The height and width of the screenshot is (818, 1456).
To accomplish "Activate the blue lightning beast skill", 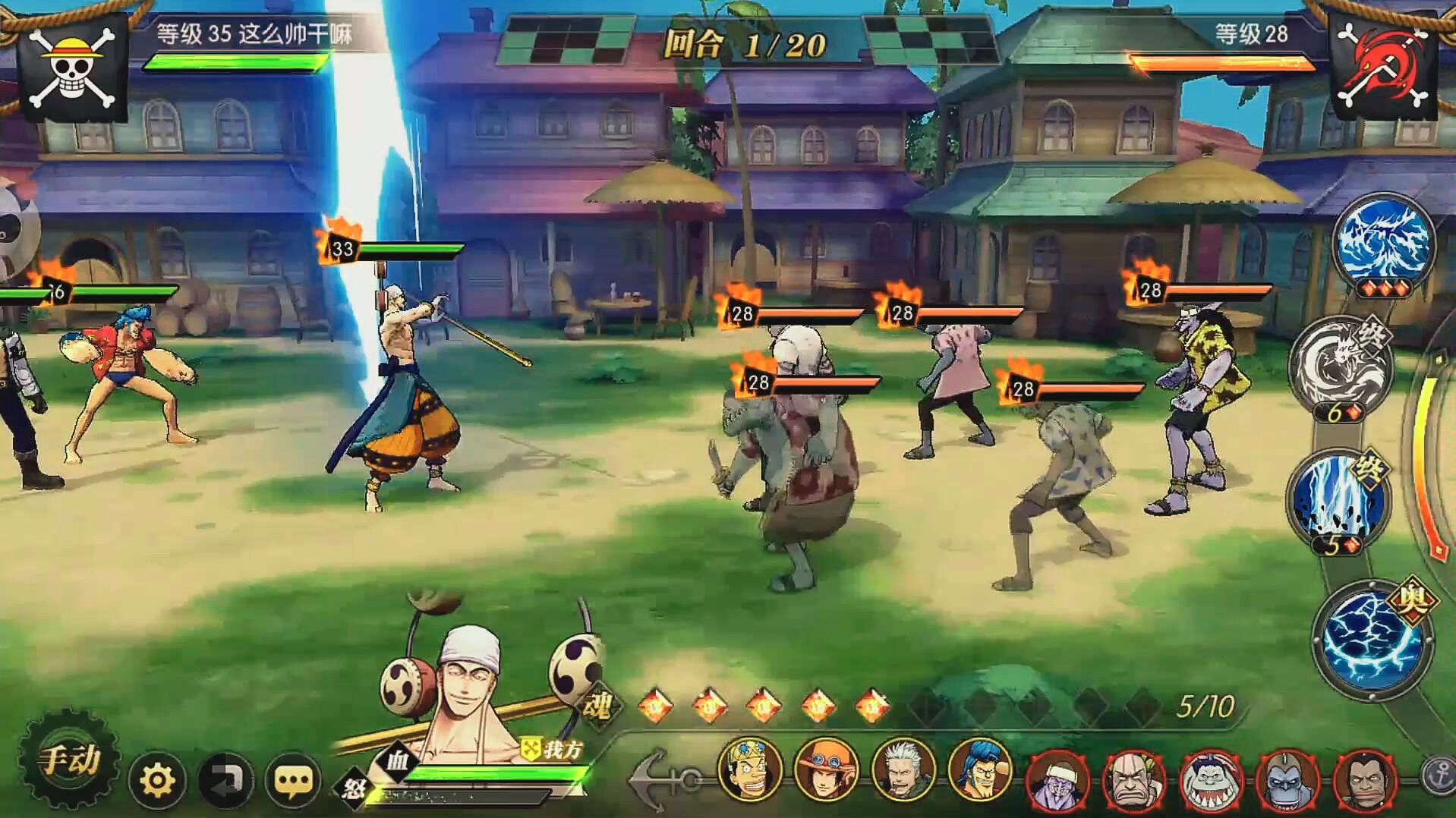I will (1383, 243).
